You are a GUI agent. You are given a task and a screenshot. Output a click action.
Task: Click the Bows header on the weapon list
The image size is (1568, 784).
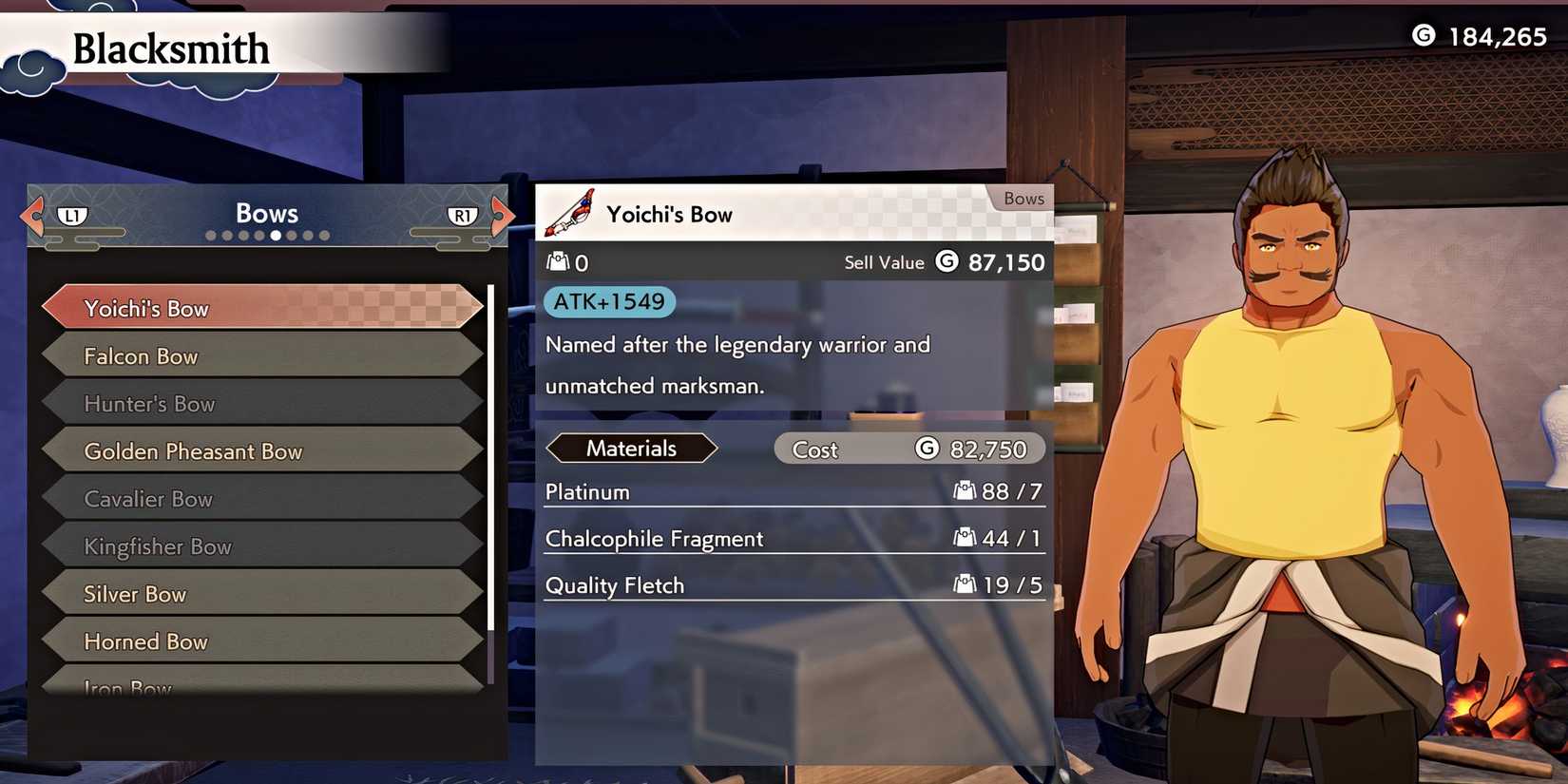(x=266, y=213)
